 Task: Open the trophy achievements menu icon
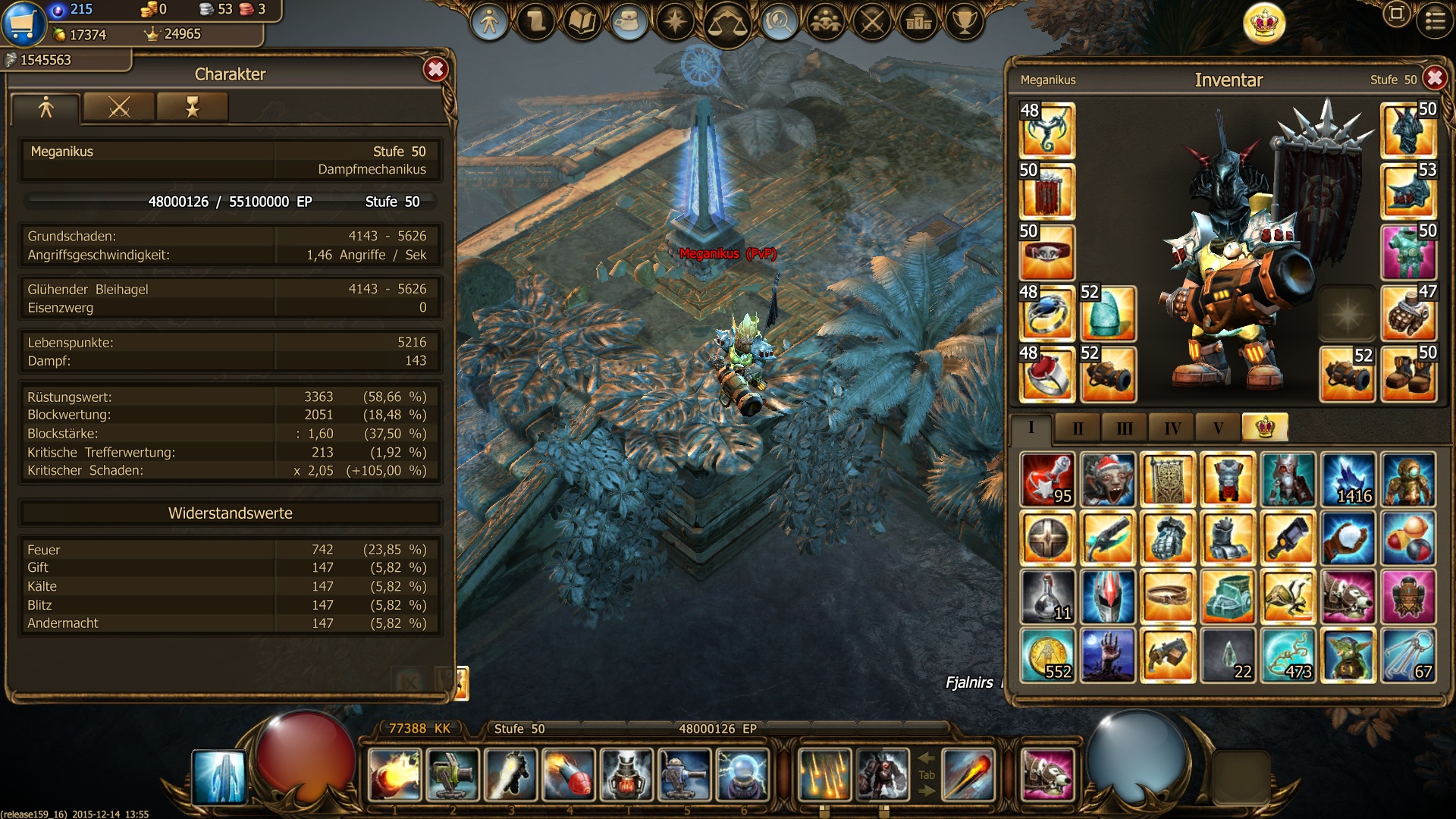(965, 21)
